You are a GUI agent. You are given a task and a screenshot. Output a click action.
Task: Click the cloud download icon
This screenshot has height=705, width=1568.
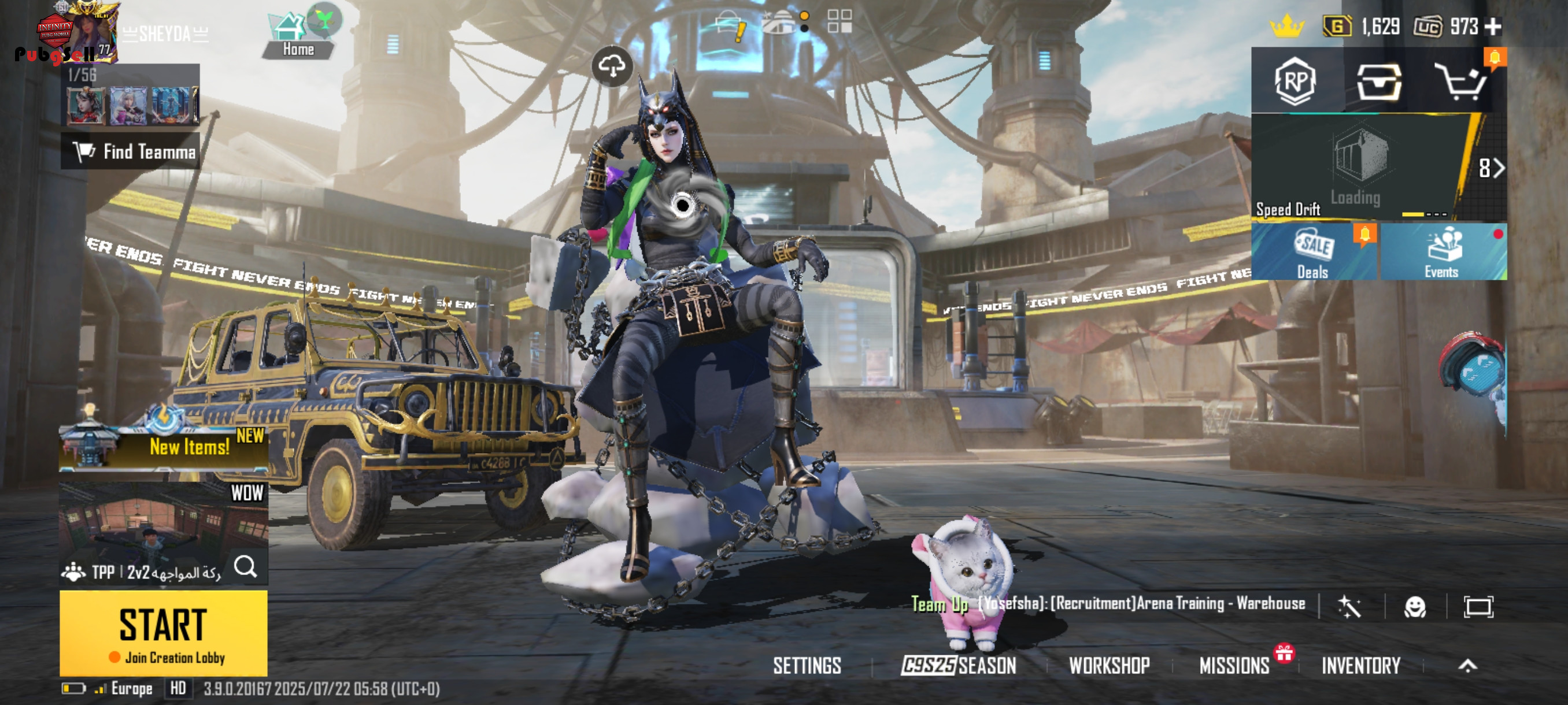click(612, 65)
